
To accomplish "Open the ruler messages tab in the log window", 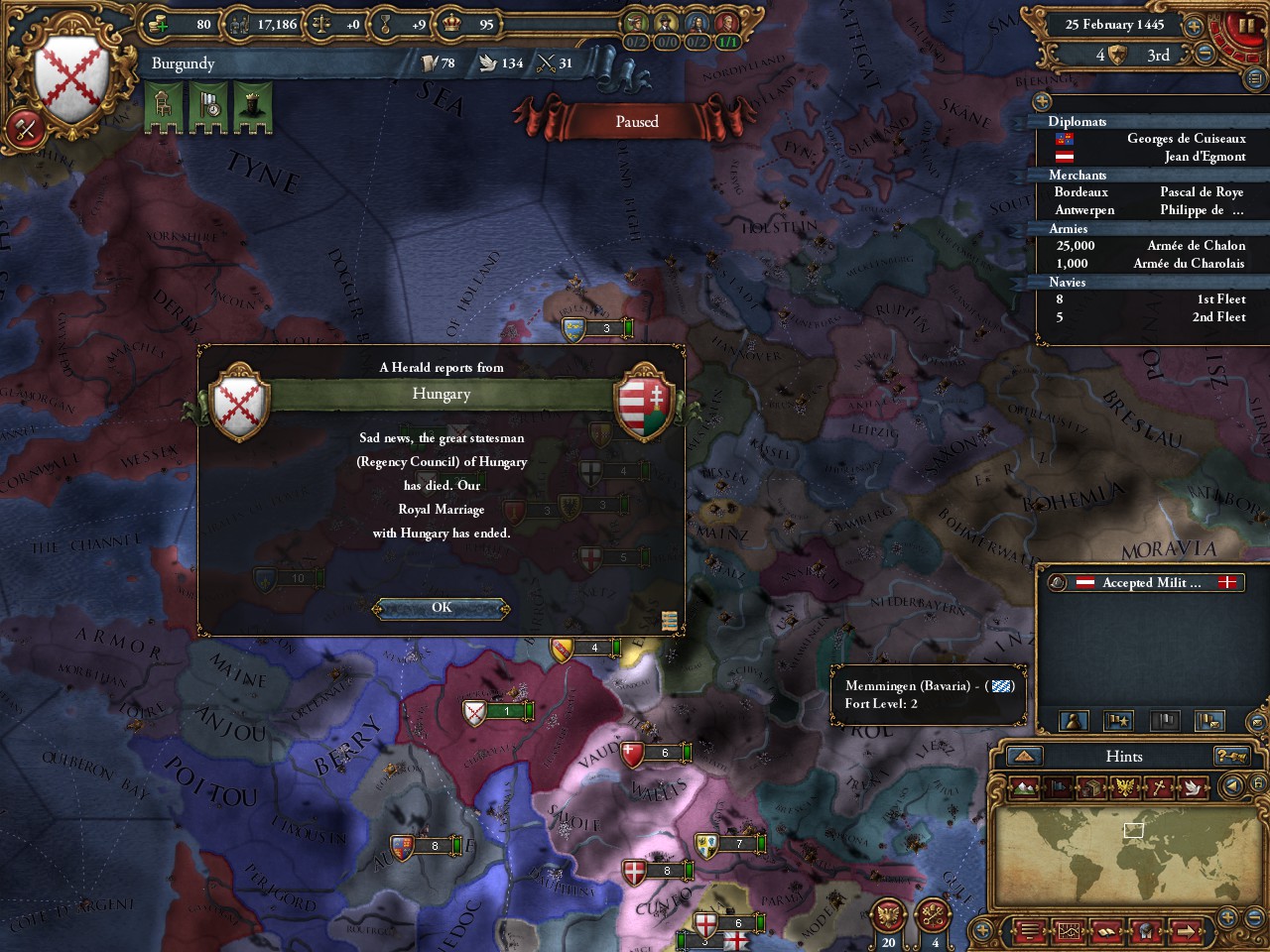I will point(1075,721).
